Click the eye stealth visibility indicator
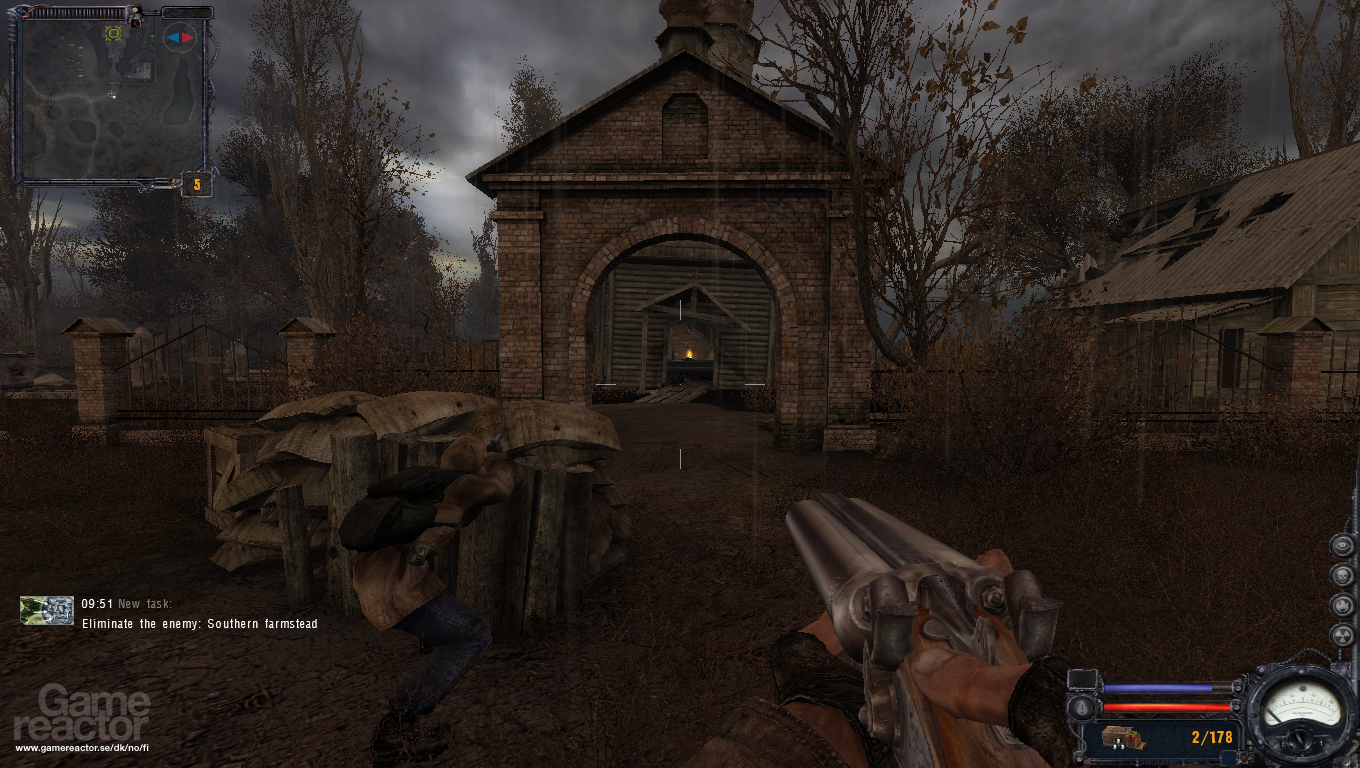The image size is (1360, 768). [x=1342, y=545]
